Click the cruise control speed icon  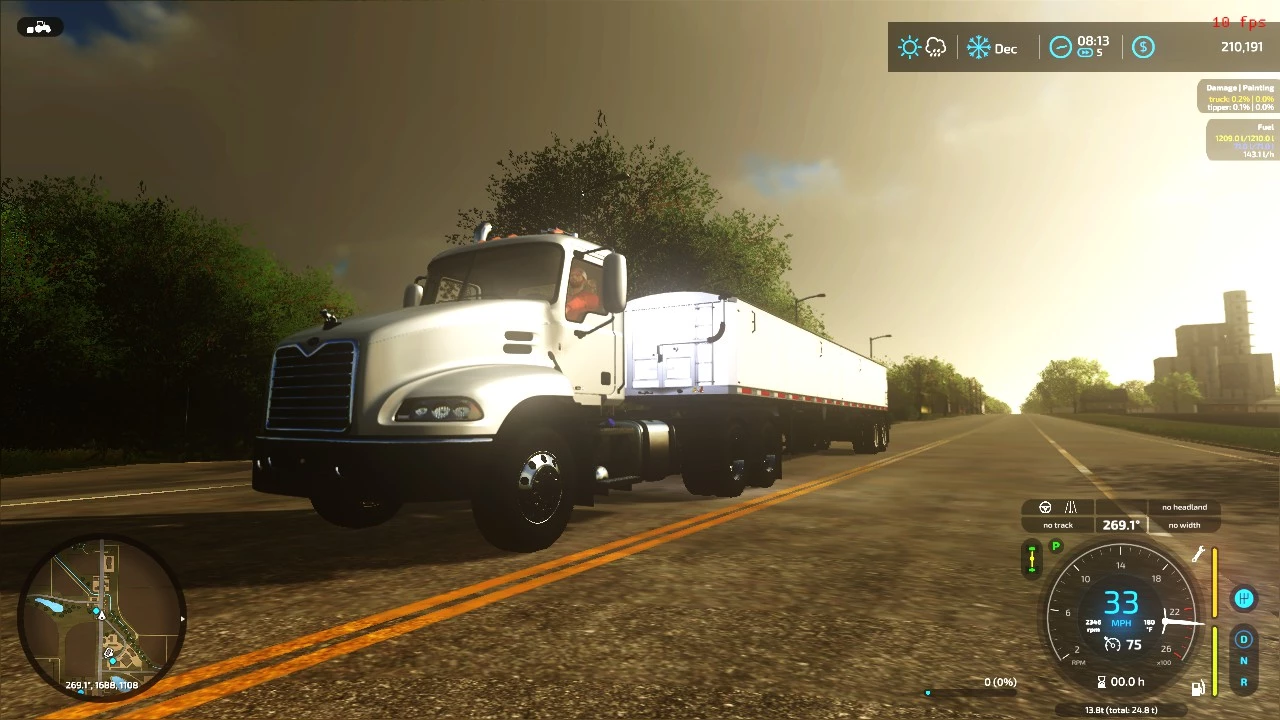1112,645
